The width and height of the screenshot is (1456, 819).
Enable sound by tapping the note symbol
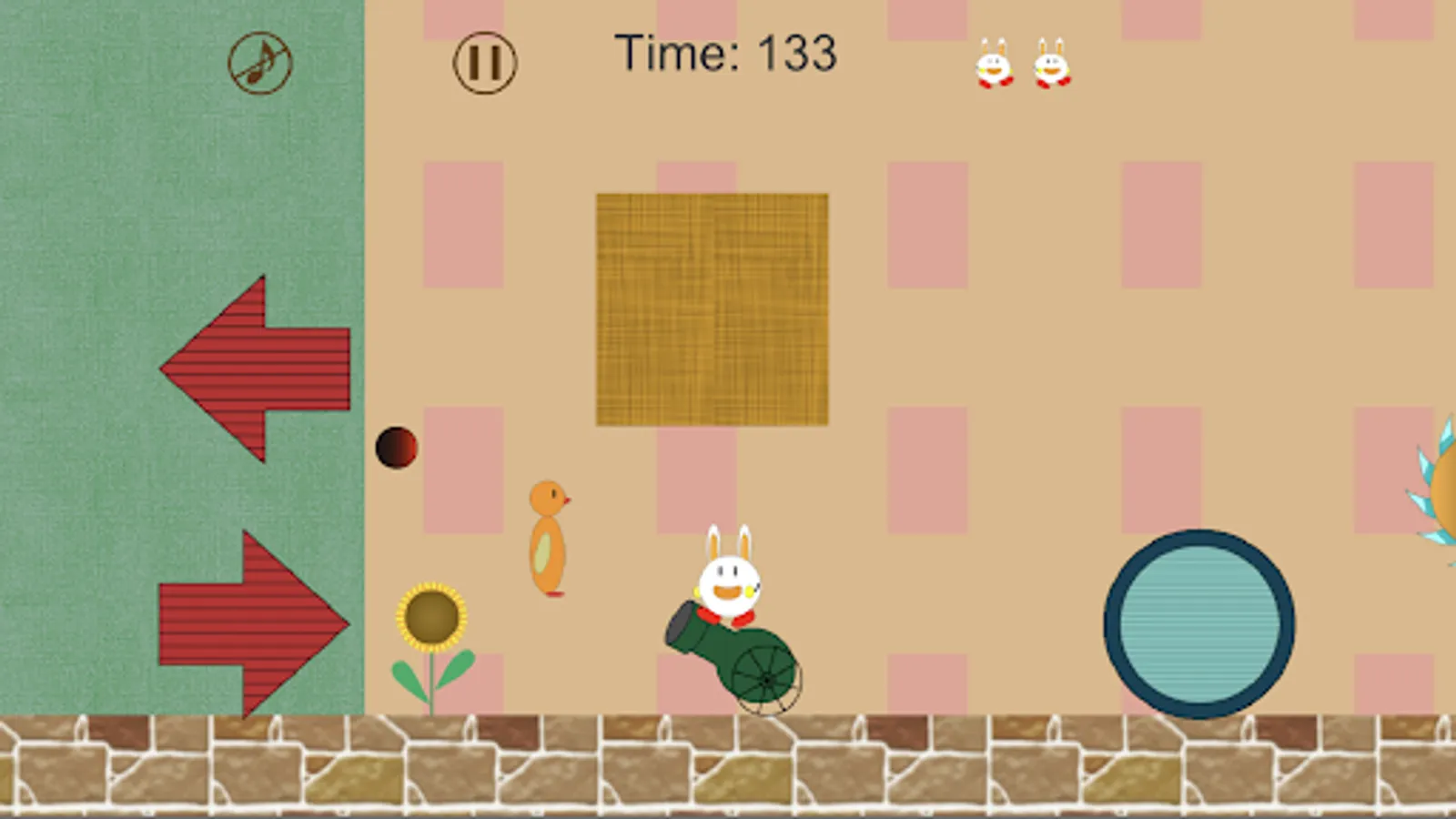[259, 62]
